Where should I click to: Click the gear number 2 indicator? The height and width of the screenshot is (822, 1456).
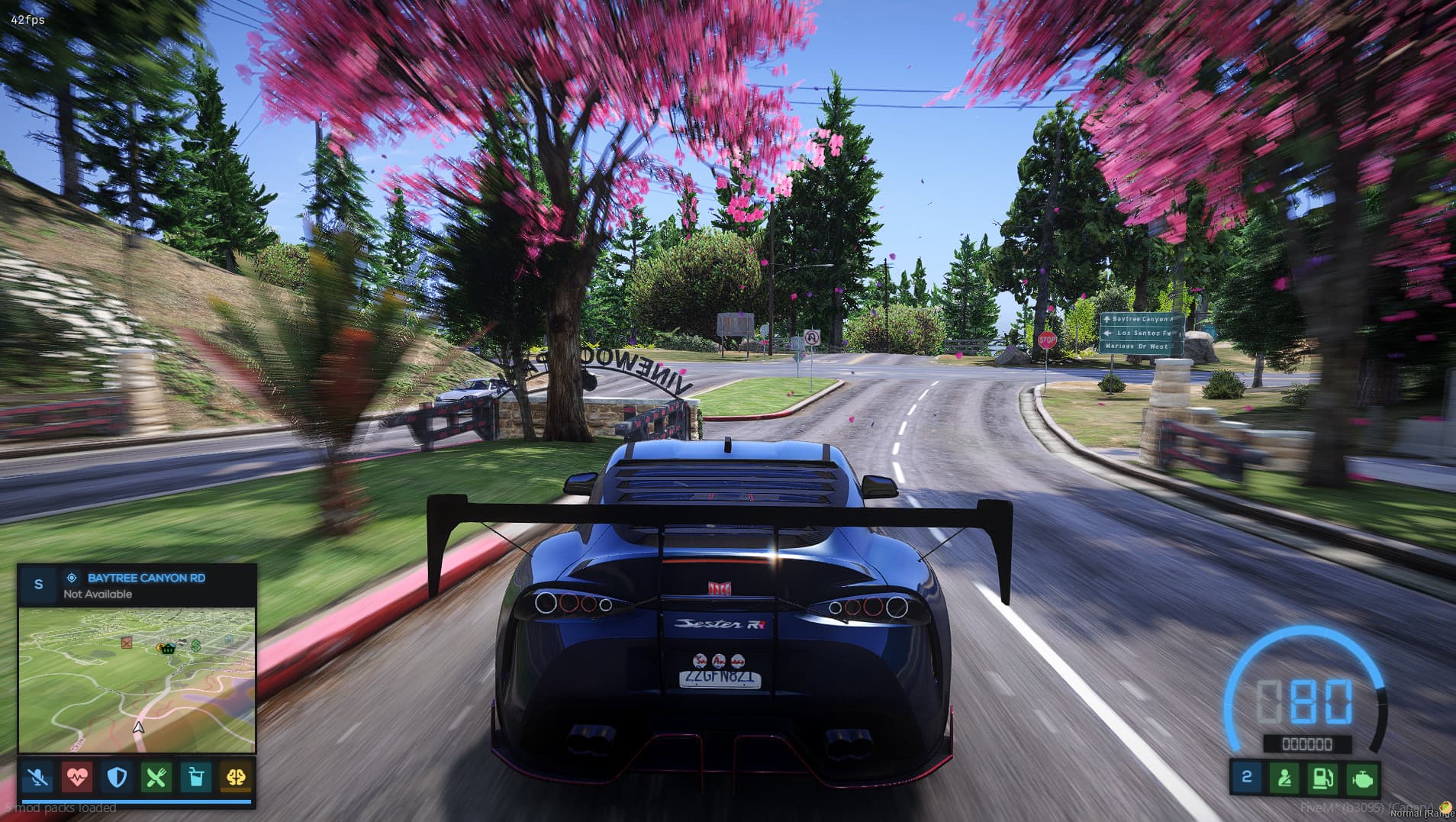tap(1247, 778)
